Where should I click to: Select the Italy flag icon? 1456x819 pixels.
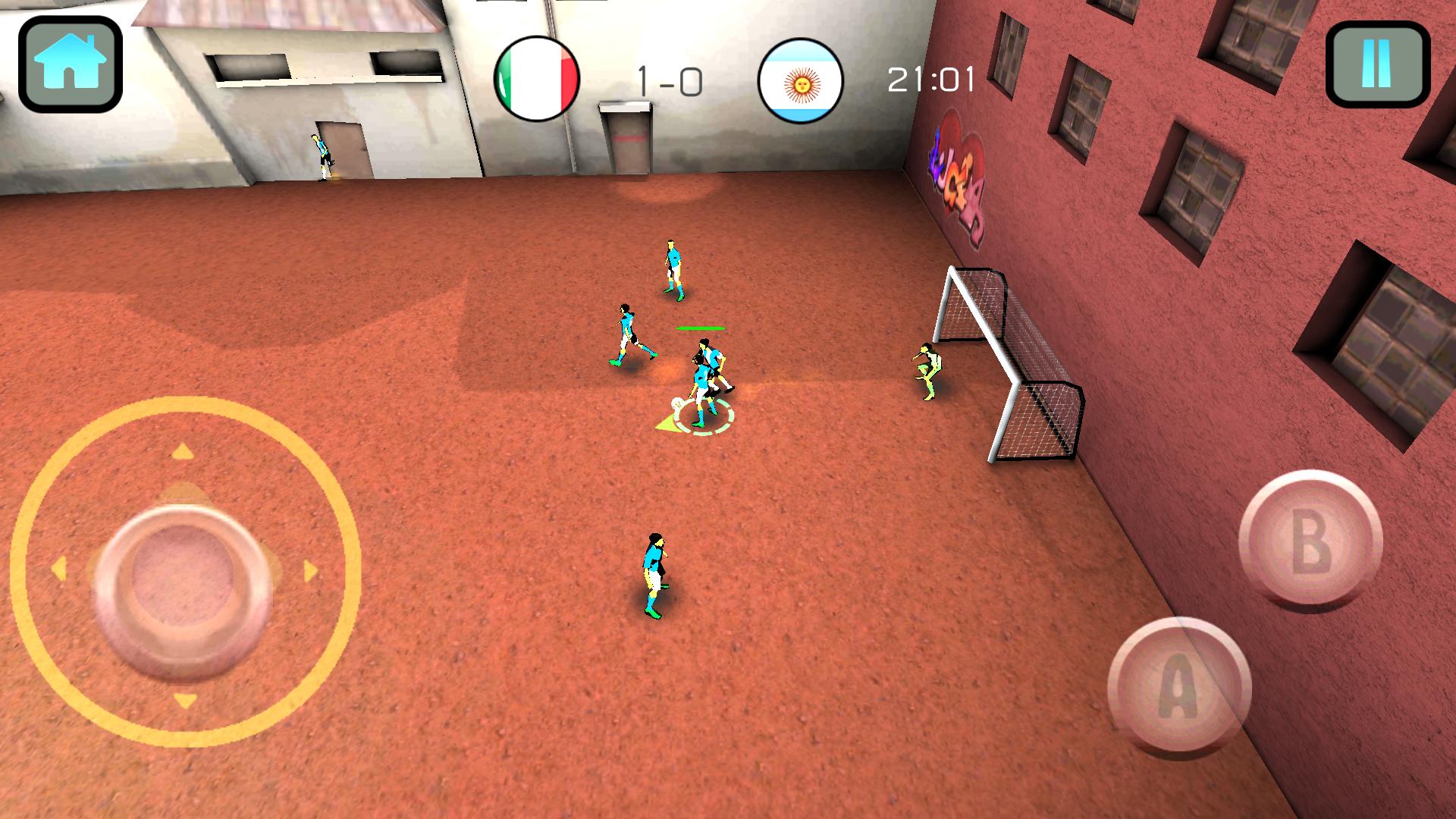pyautogui.click(x=538, y=76)
